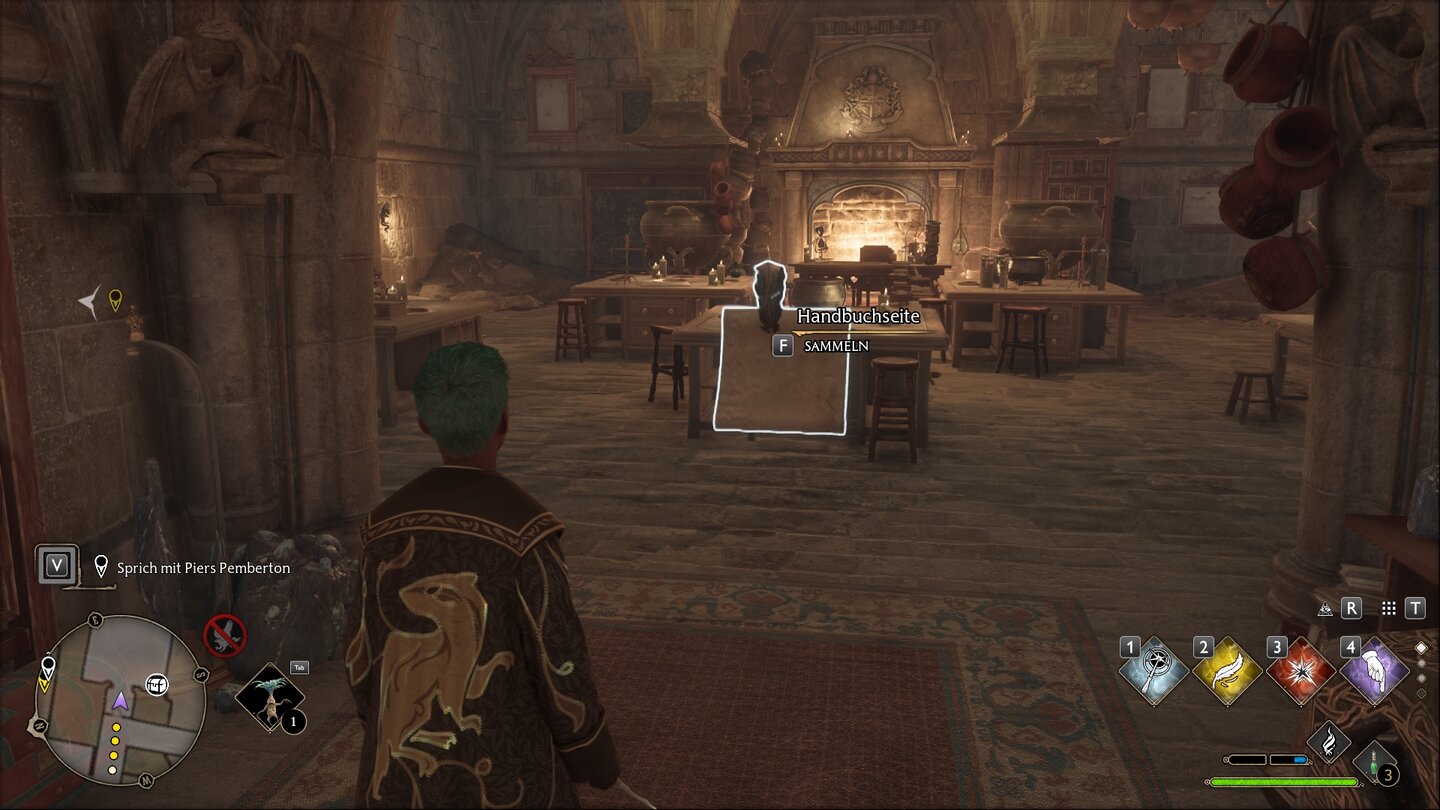Click the shop symbol on the minimap

coord(157,684)
